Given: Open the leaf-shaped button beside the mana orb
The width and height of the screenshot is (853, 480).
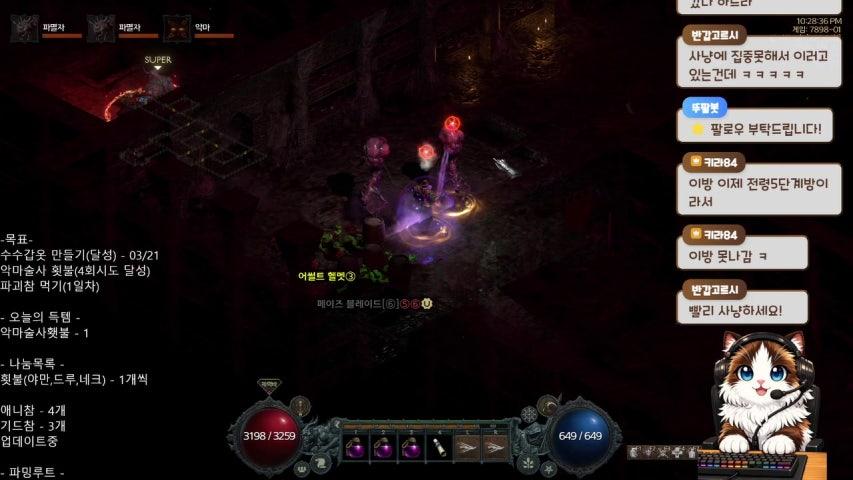Looking at the screenshot, I should pyautogui.click(x=527, y=462).
